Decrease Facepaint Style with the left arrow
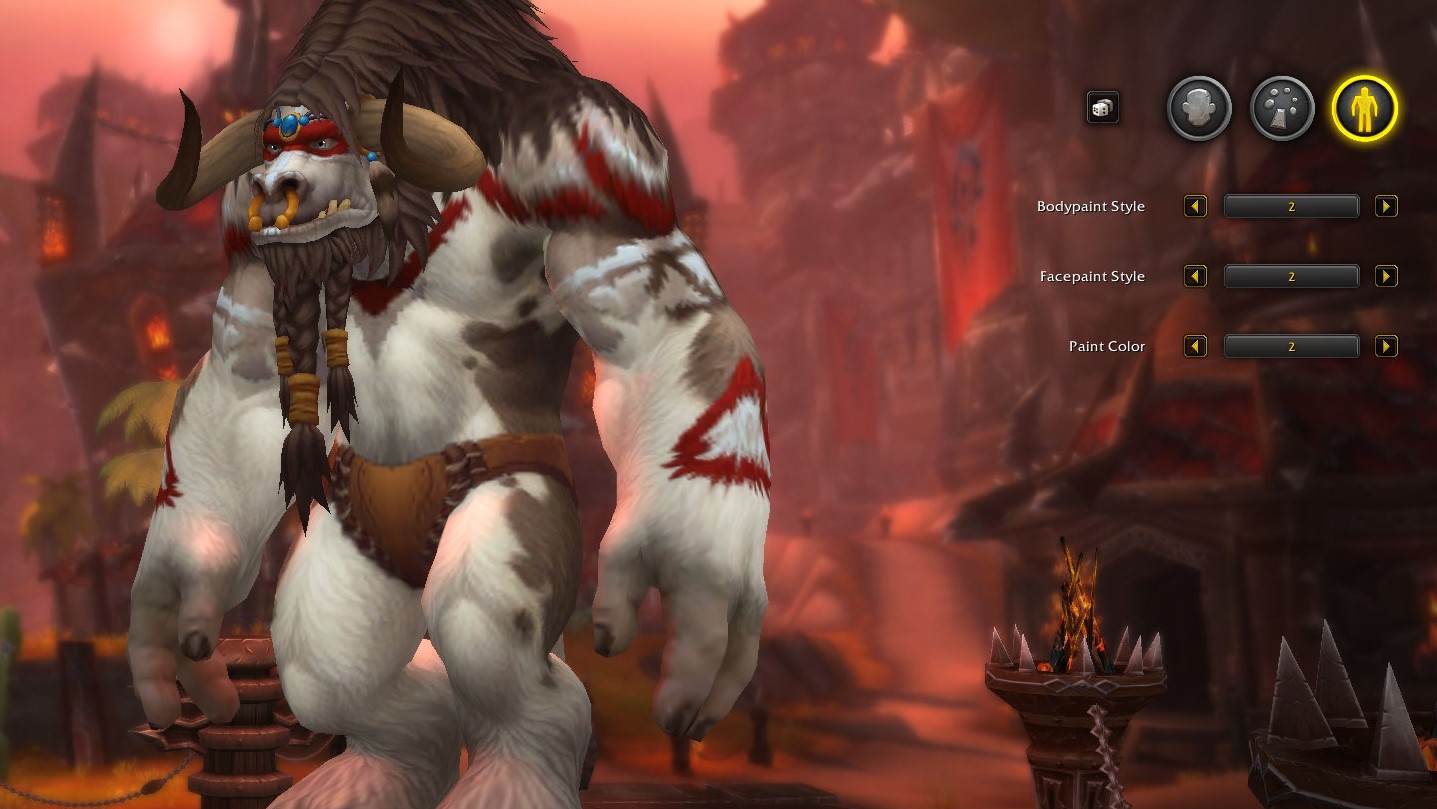This screenshot has height=809, width=1437. (x=1195, y=276)
